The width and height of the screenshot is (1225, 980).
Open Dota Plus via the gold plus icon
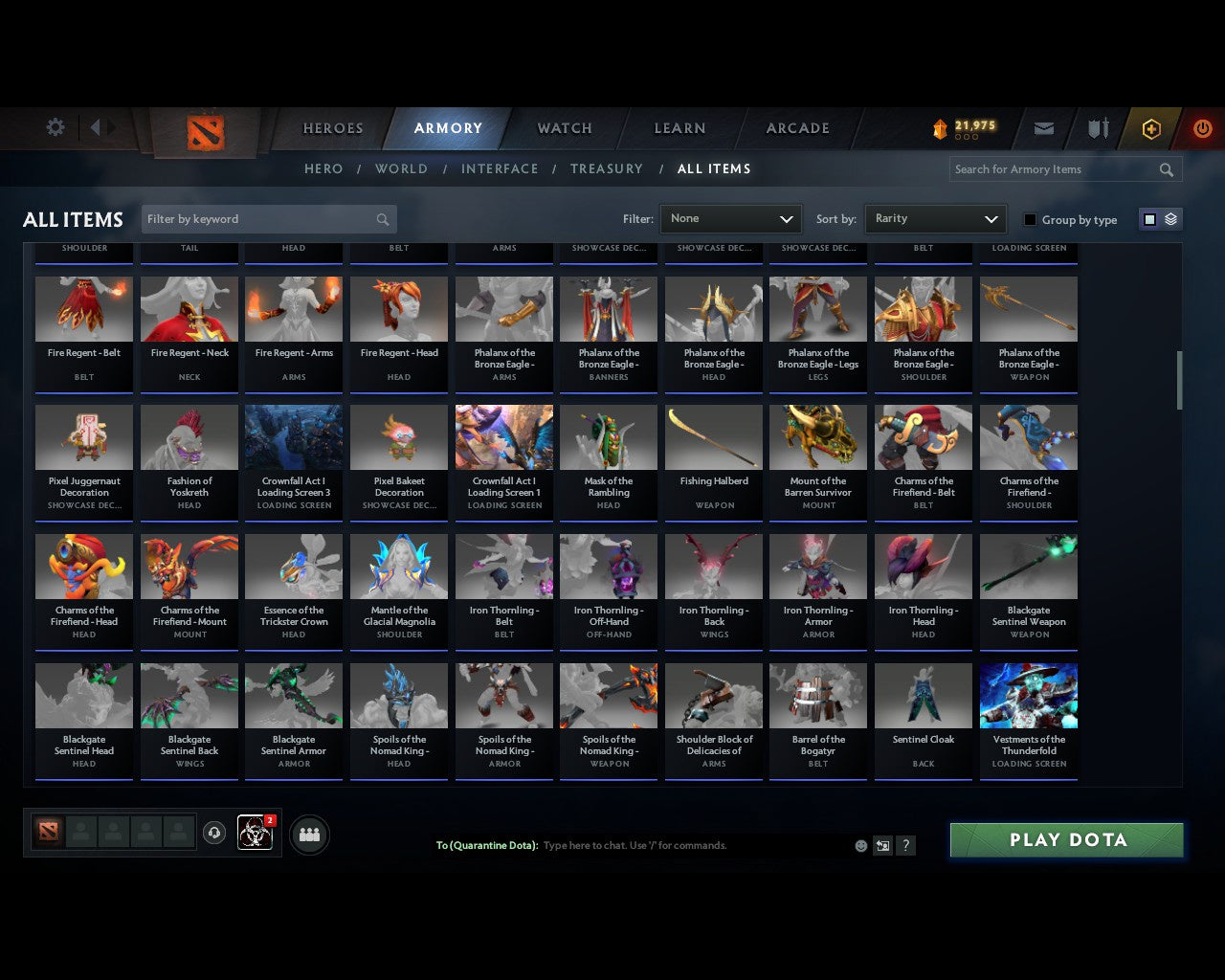click(1151, 128)
